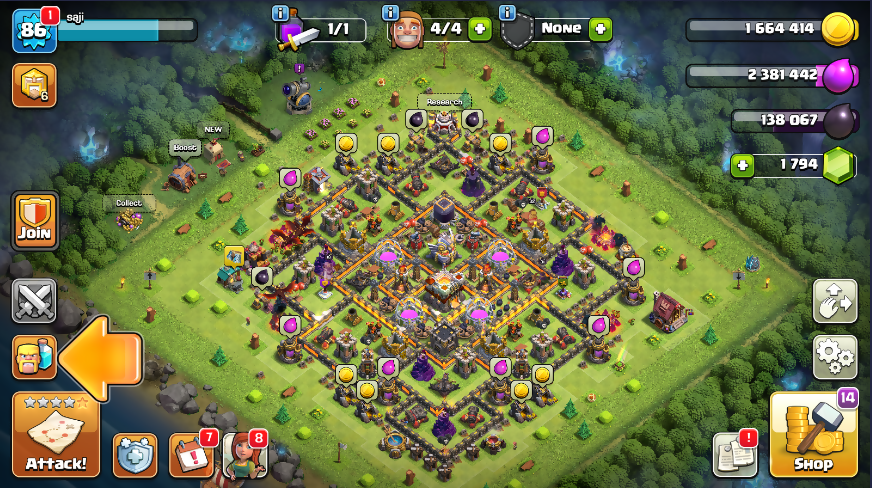
Task: Open the Shop
Action: point(813,435)
